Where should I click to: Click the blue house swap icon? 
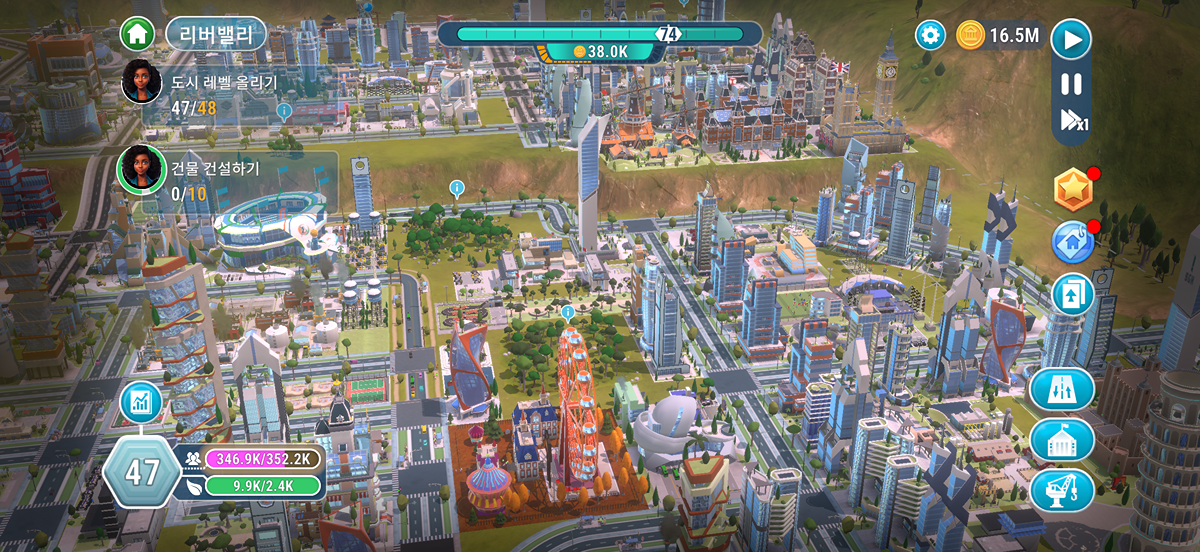pyautogui.click(x=1072, y=242)
